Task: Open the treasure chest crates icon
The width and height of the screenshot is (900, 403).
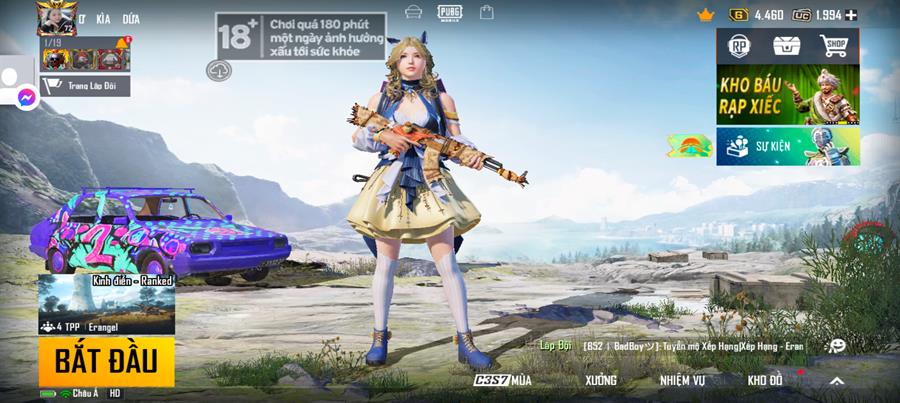Action: pos(787,46)
